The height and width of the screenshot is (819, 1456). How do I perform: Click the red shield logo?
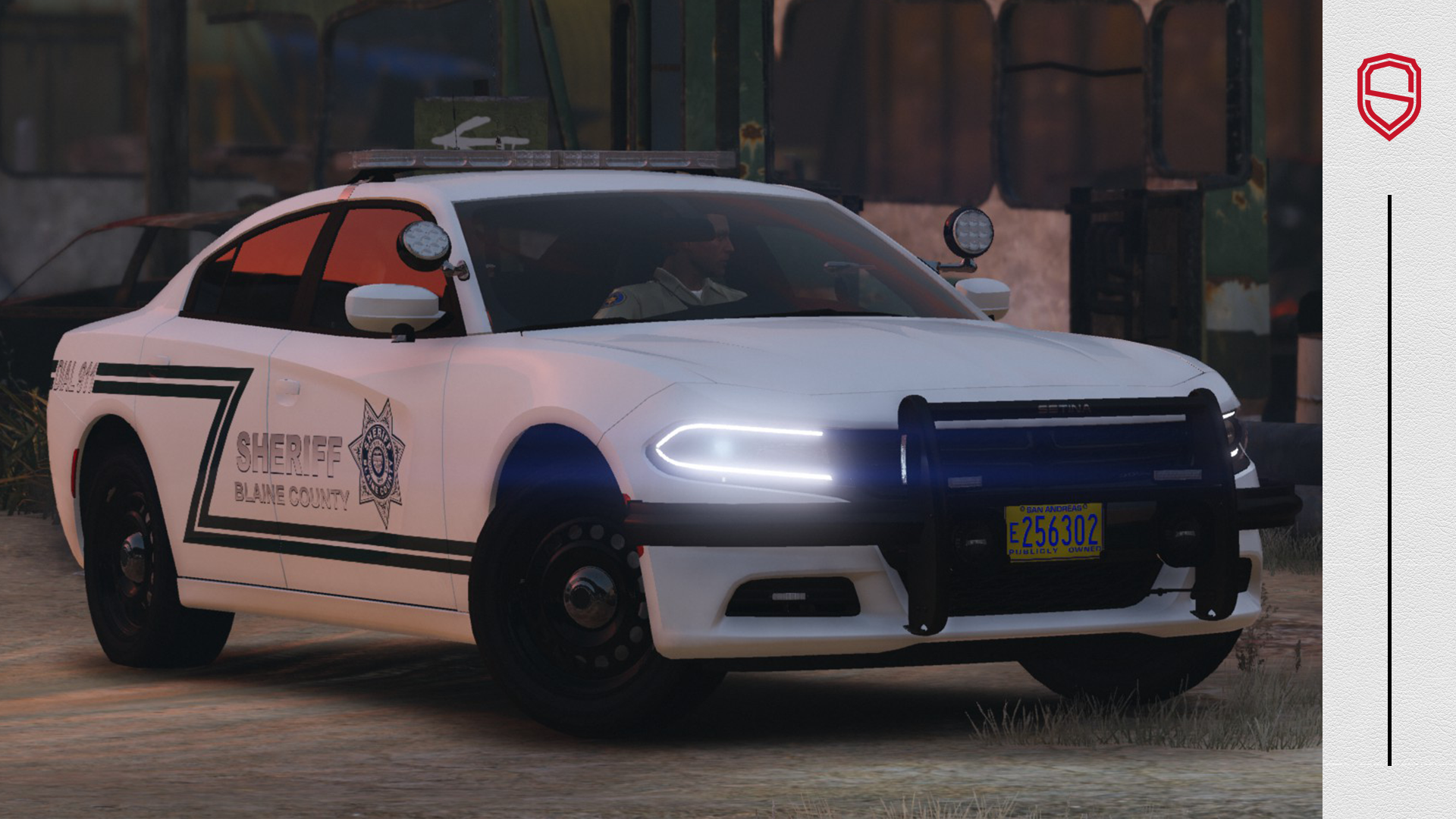click(1389, 96)
